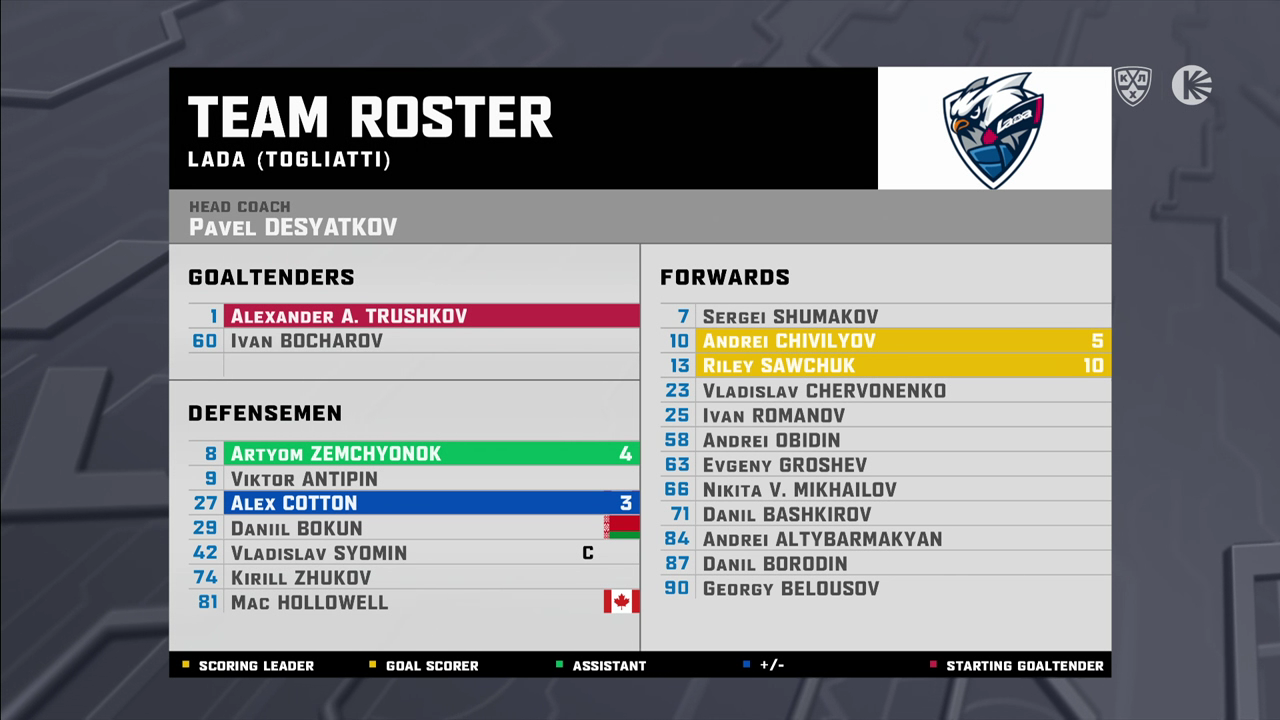This screenshot has width=1280, height=720.
Task: Click the Lada team logo
Action: [x=994, y=129]
